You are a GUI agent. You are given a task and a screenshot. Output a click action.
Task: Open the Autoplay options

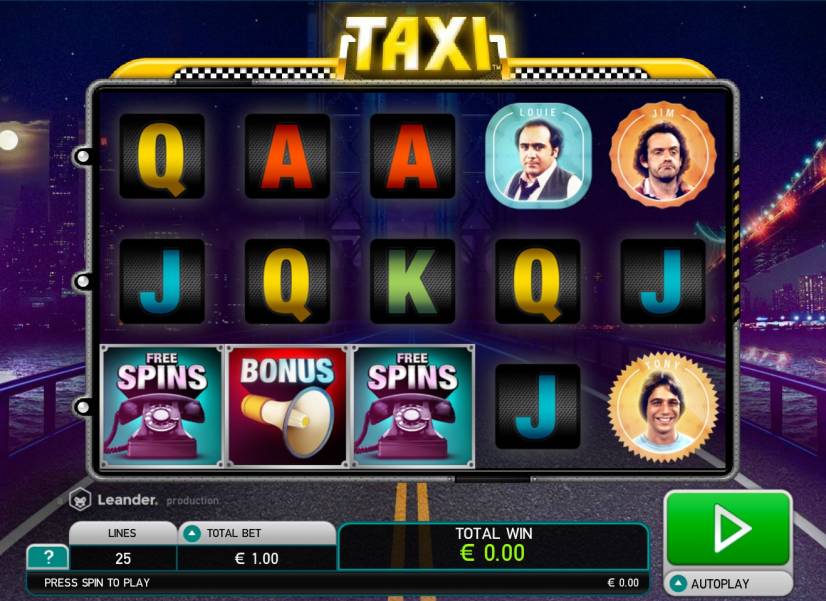pos(728,583)
